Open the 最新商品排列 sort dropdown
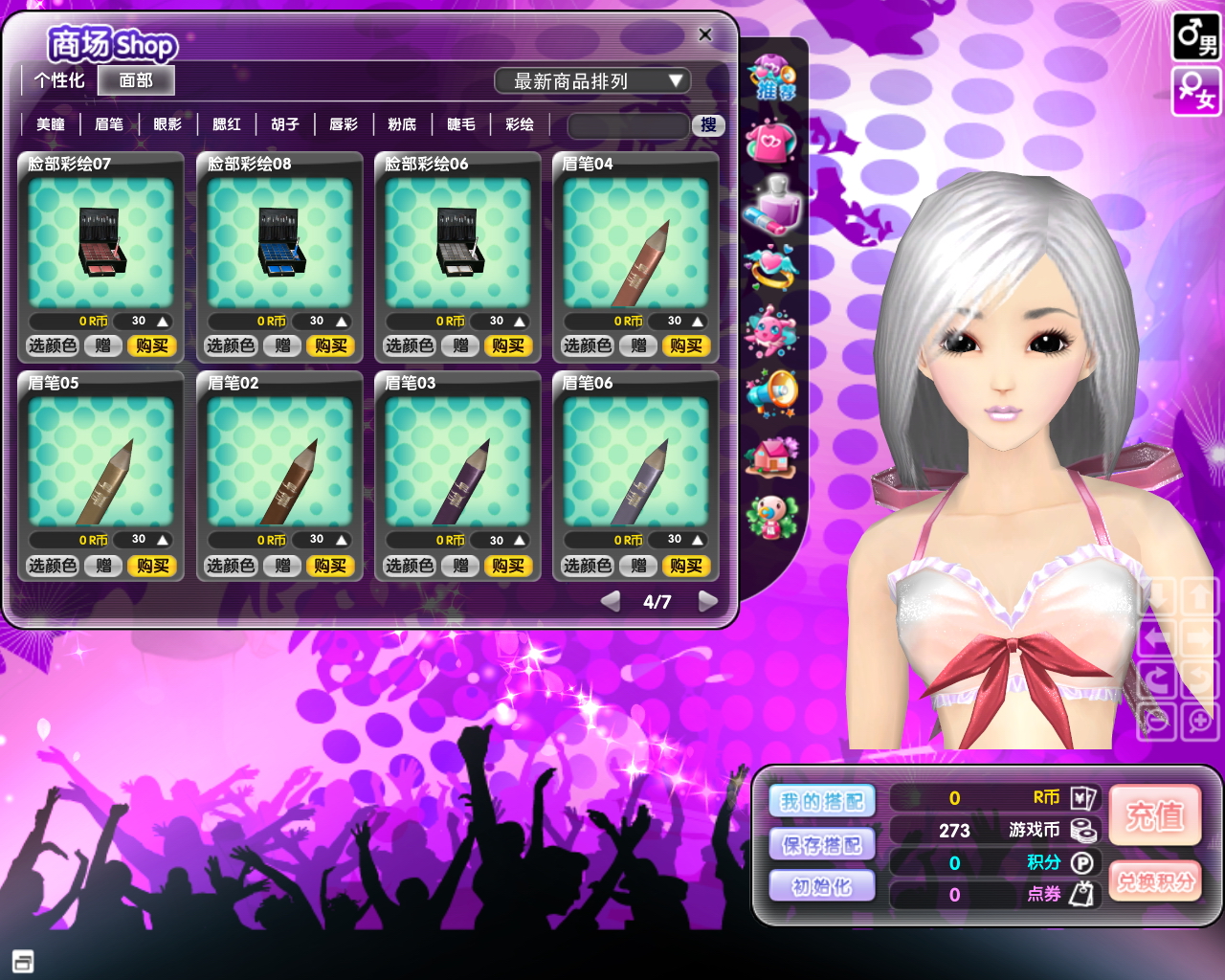The width and height of the screenshot is (1225, 980). coord(591,81)
